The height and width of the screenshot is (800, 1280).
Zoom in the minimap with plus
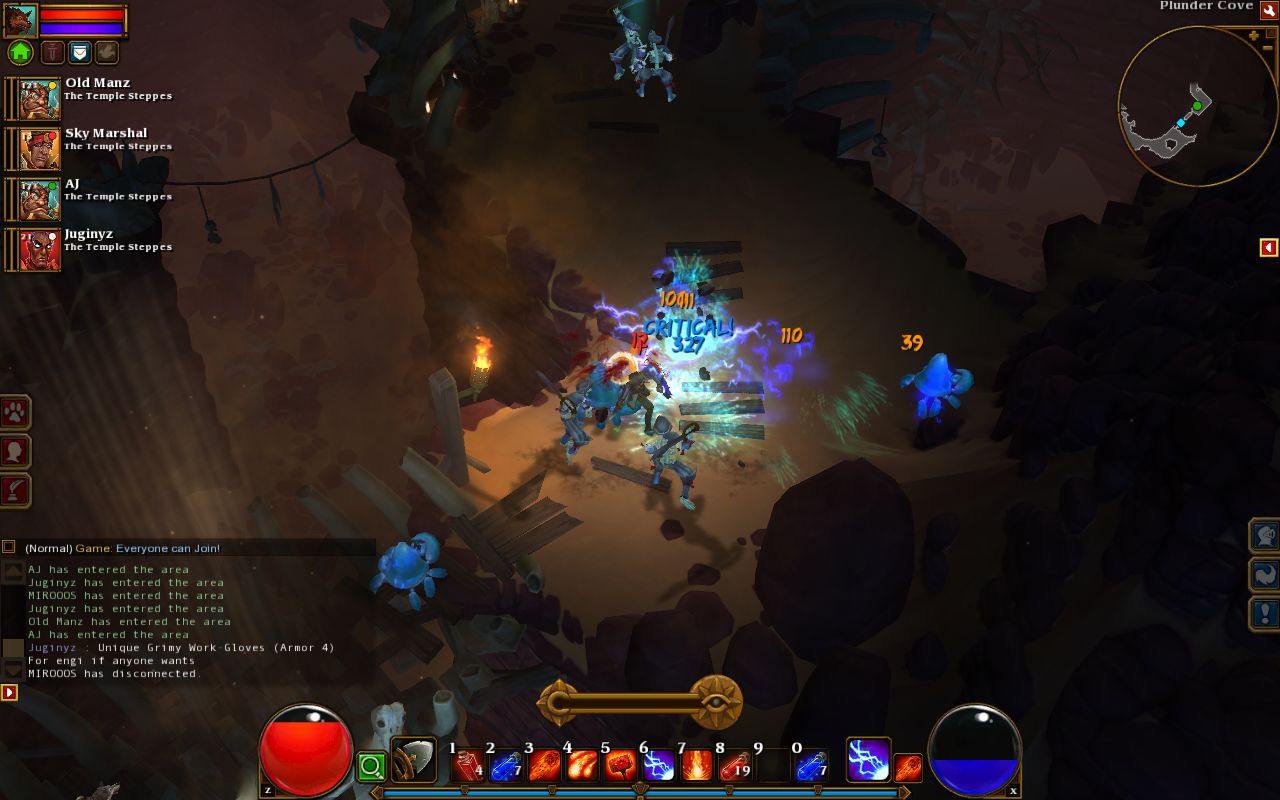point(1254,36)
